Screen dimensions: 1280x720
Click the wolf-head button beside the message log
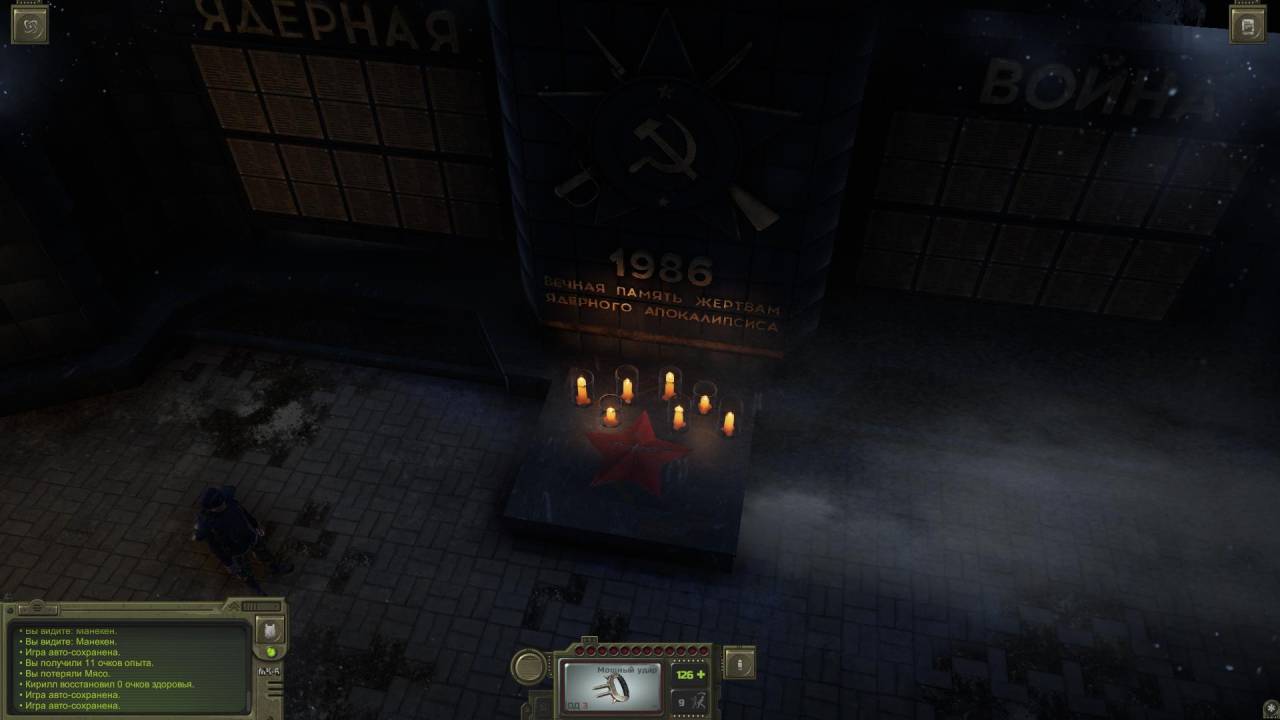[270, 630]
